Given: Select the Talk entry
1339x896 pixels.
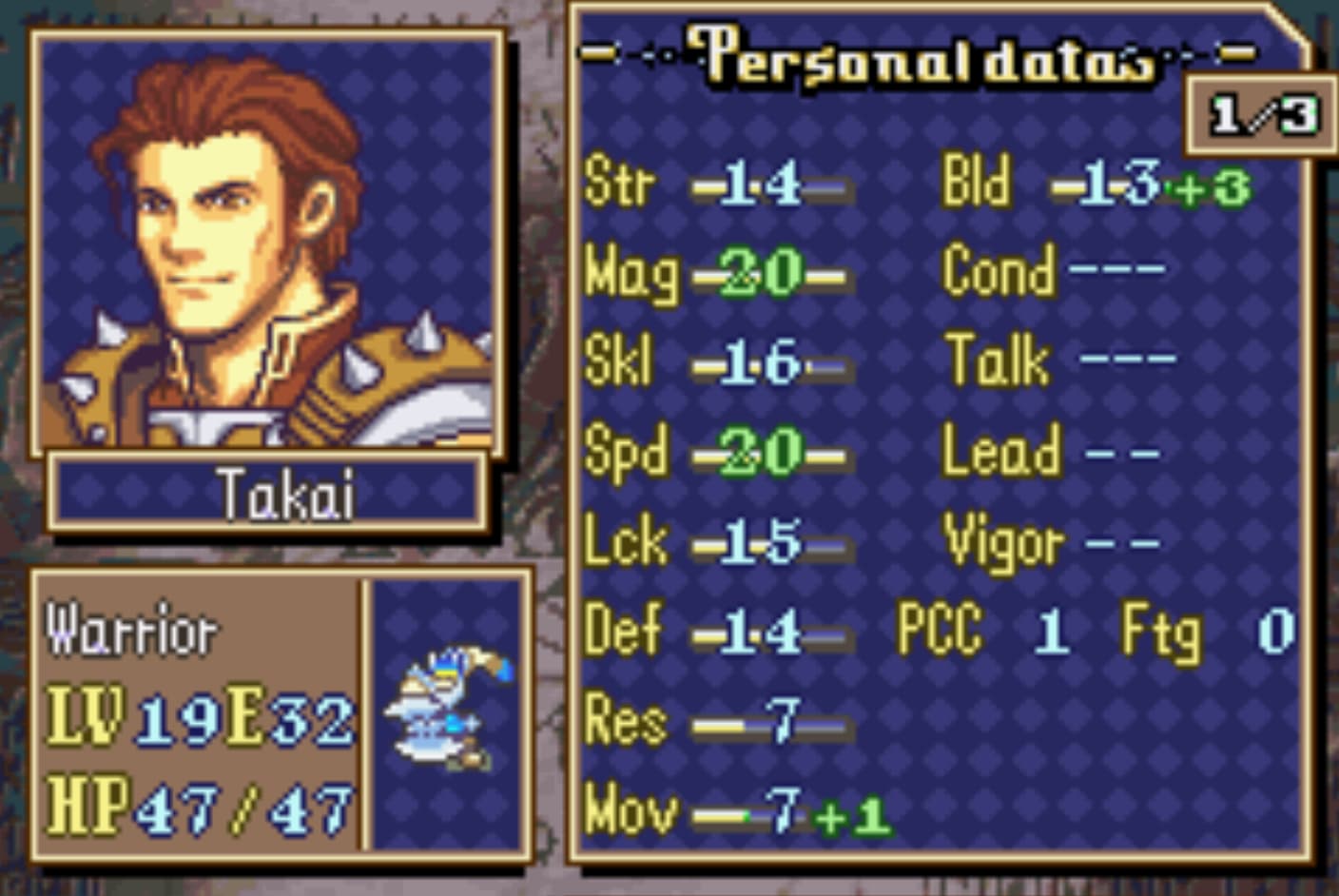Looking at the screenshot, I should 1060,360.
